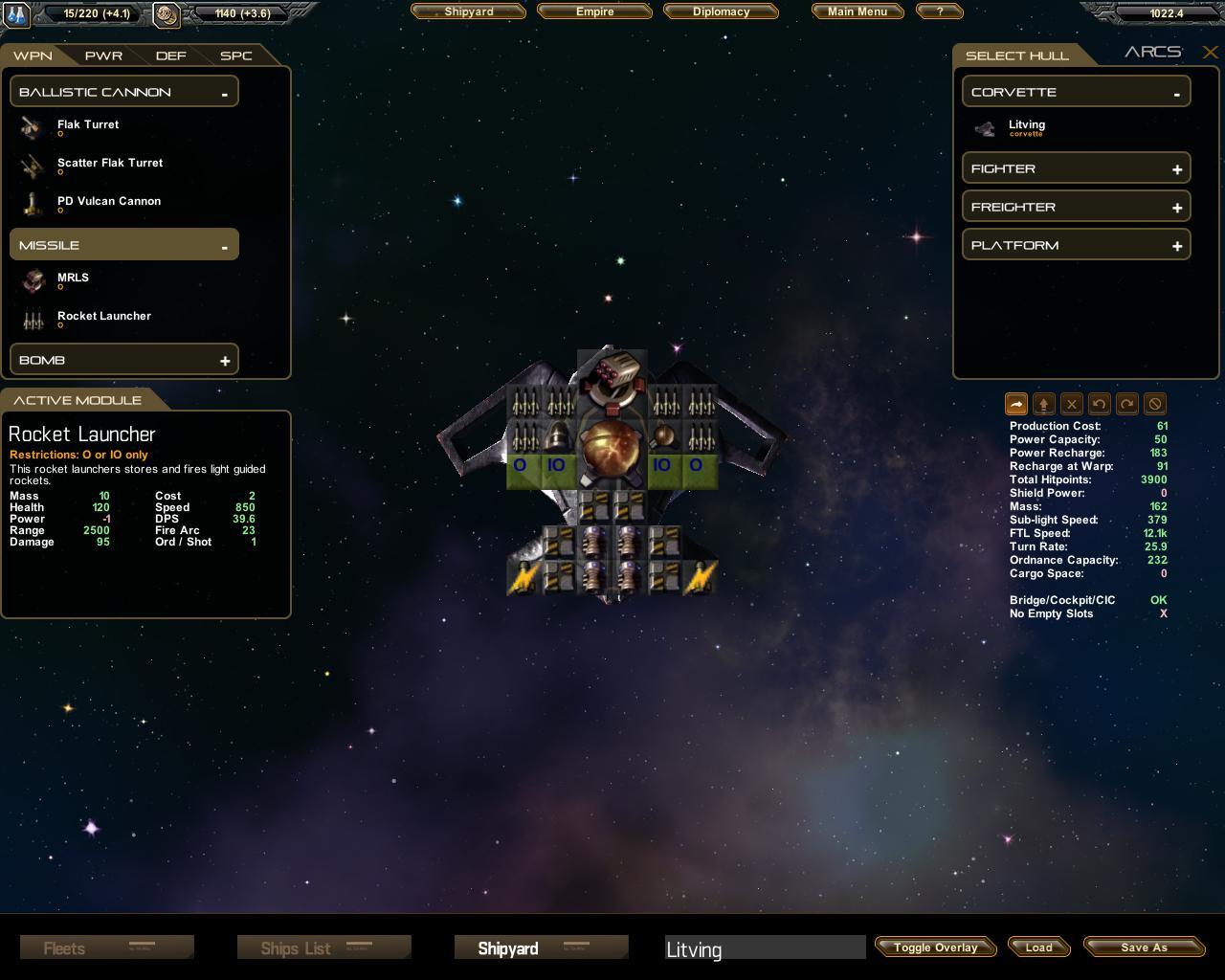Image resolution: width=1225 pixels, height=980 pixels.
Task: Expand the Freighter hull category
Action: coord(1176,208)
